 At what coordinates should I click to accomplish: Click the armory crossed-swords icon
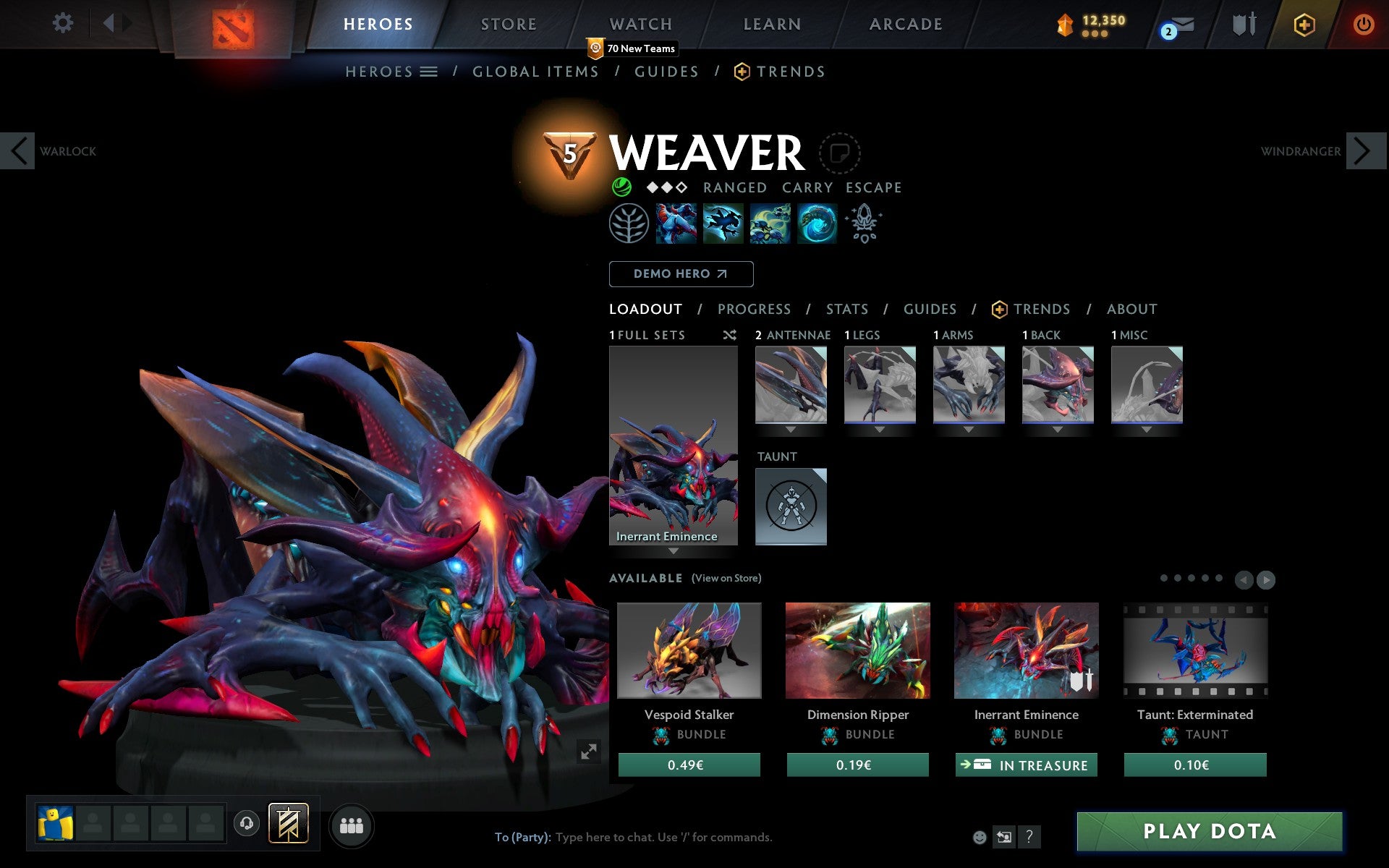[x=1241, y=23]
